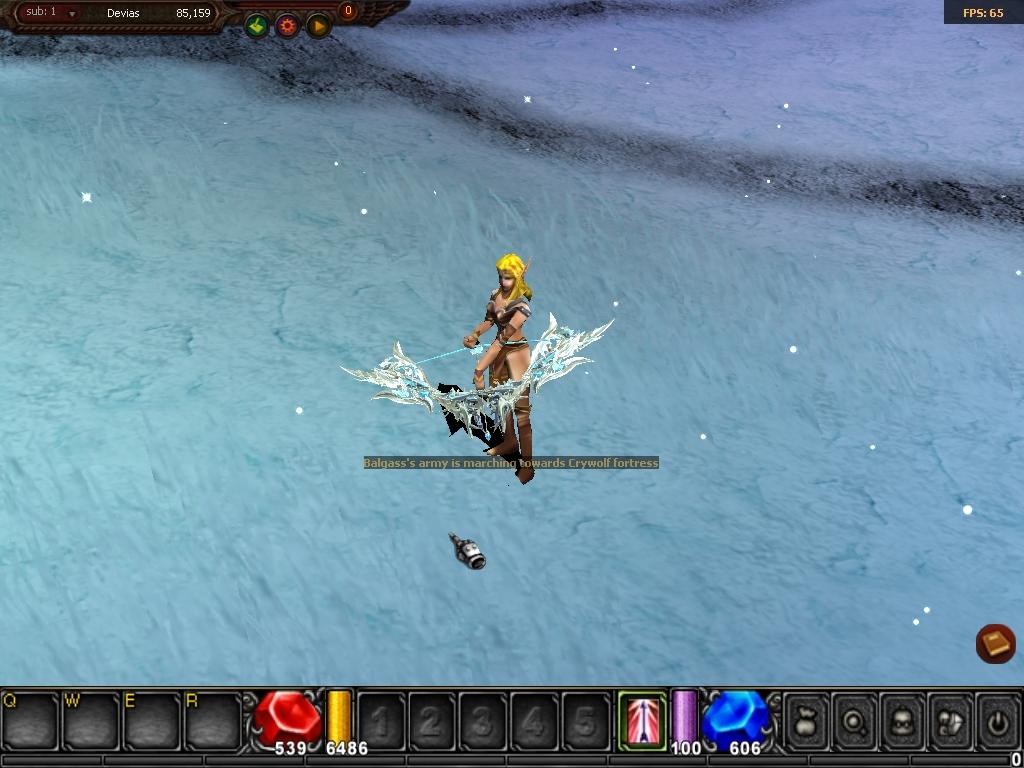Click the orange play arrow button
The image size is (1024, 768).
click(x=319, y=26)
